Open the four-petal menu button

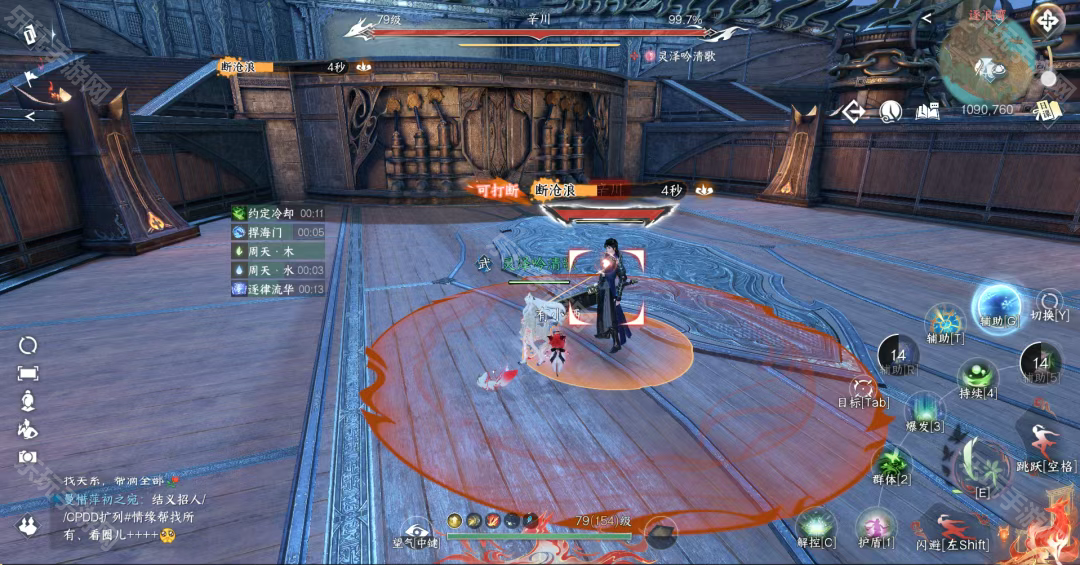coord(1047,19)
